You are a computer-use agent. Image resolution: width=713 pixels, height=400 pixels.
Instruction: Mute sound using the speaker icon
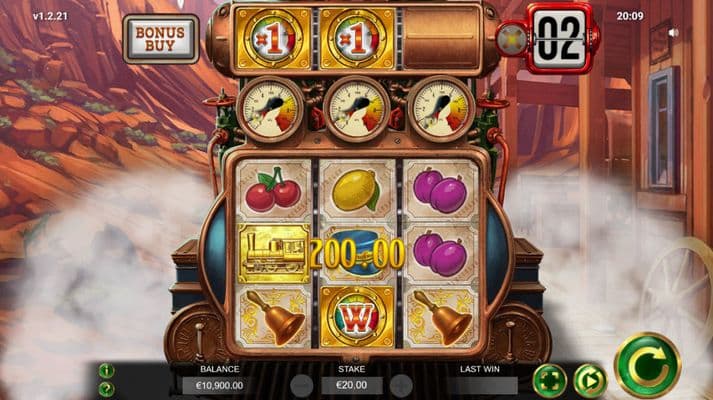pyautogui.click(x=673, y=33)
